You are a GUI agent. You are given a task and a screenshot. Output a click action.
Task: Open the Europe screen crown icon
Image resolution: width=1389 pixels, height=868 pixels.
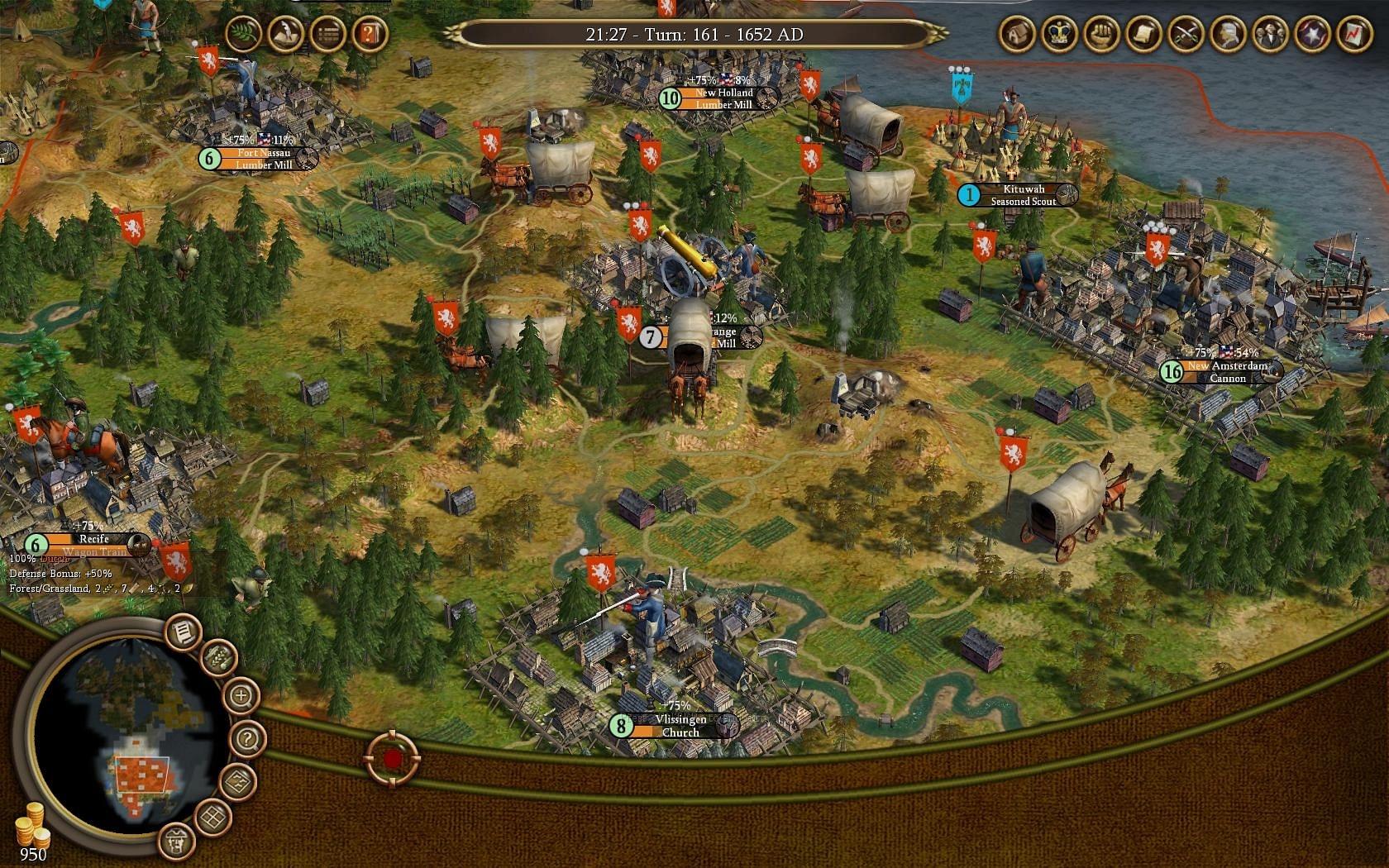[1059, 35]
